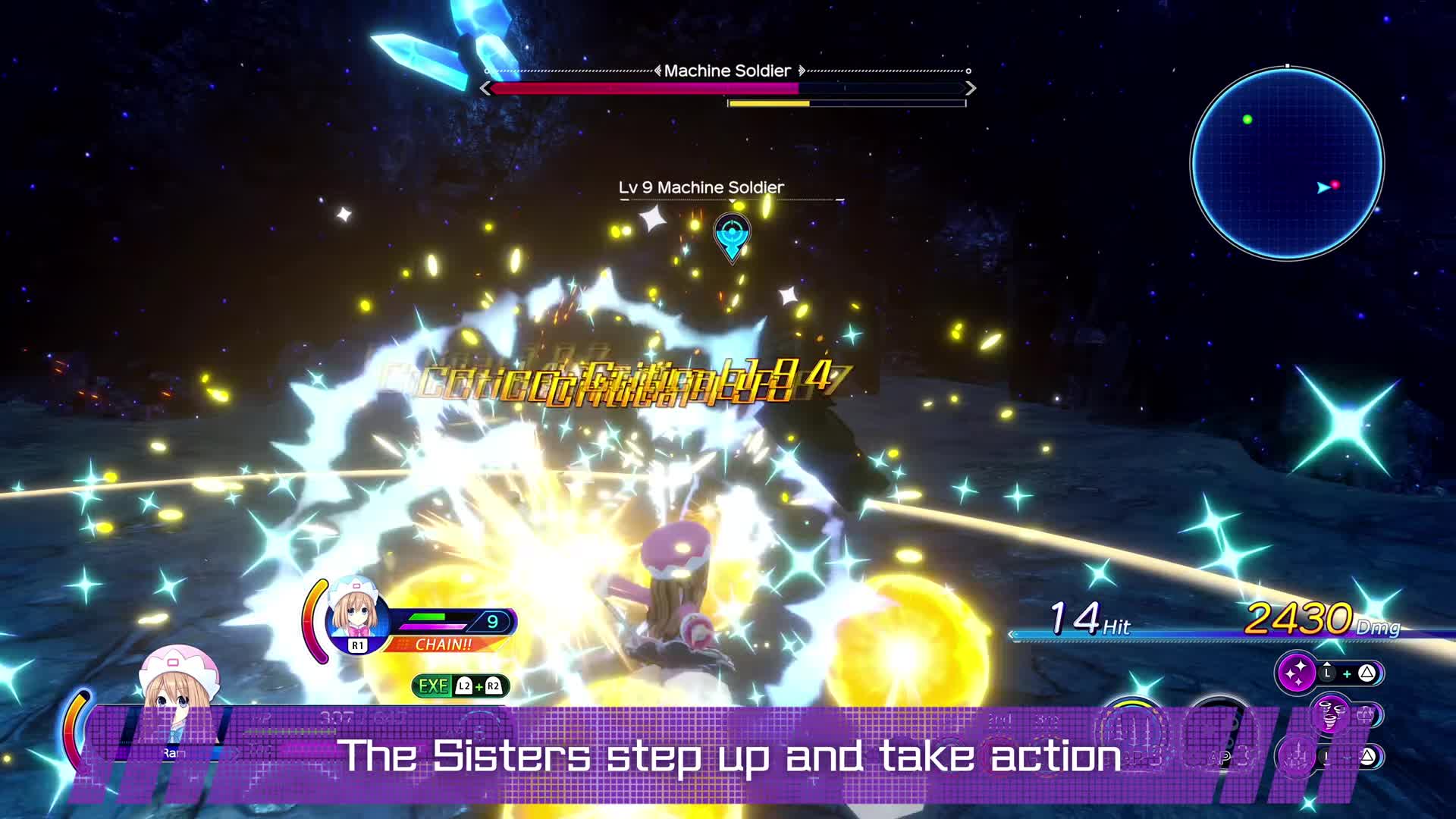Click the Triangle button prompt icon

point(1368,673)
